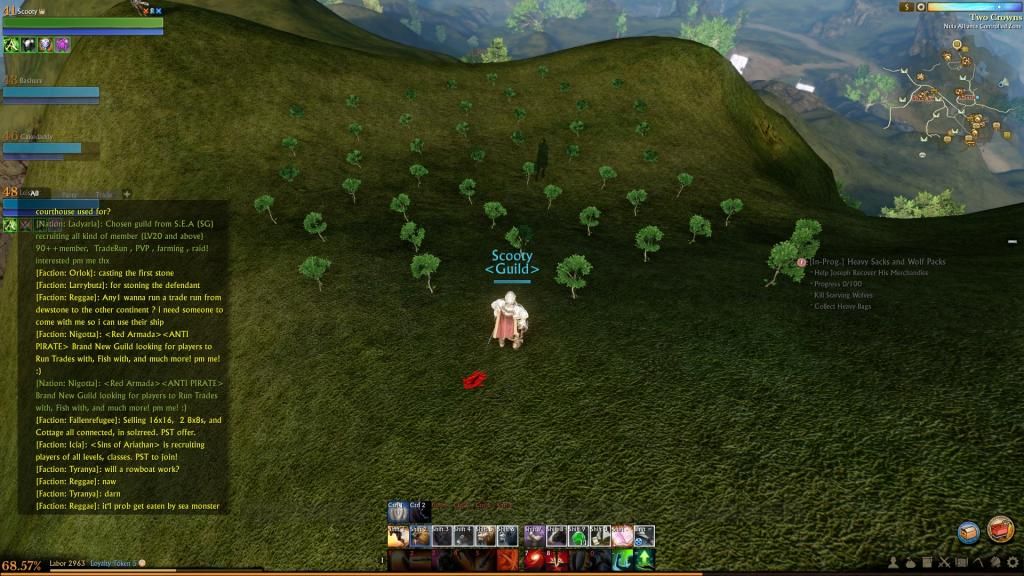
Task: Click the green leaf buff icon
Action: click(11, 44)
